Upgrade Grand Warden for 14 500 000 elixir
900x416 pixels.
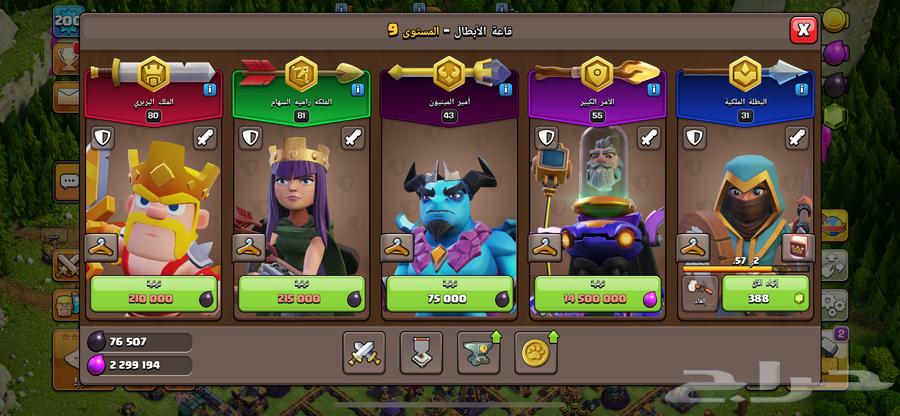pyautogui.click(x=592, y=296)
